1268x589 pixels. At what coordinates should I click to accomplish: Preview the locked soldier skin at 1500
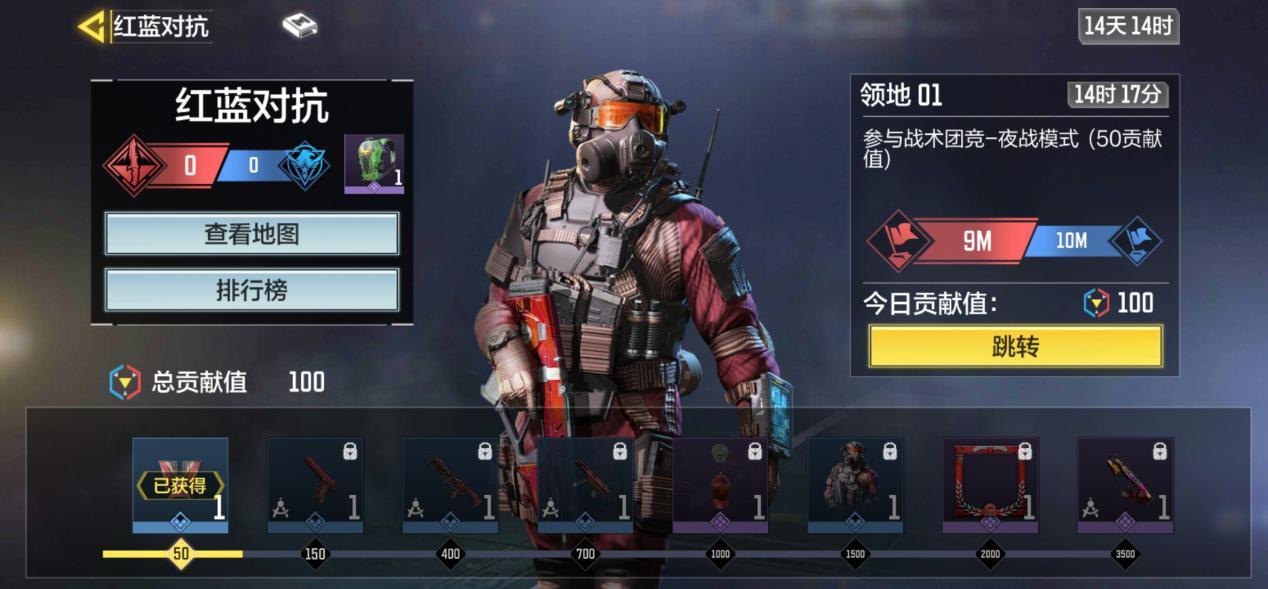click(855, 485)
